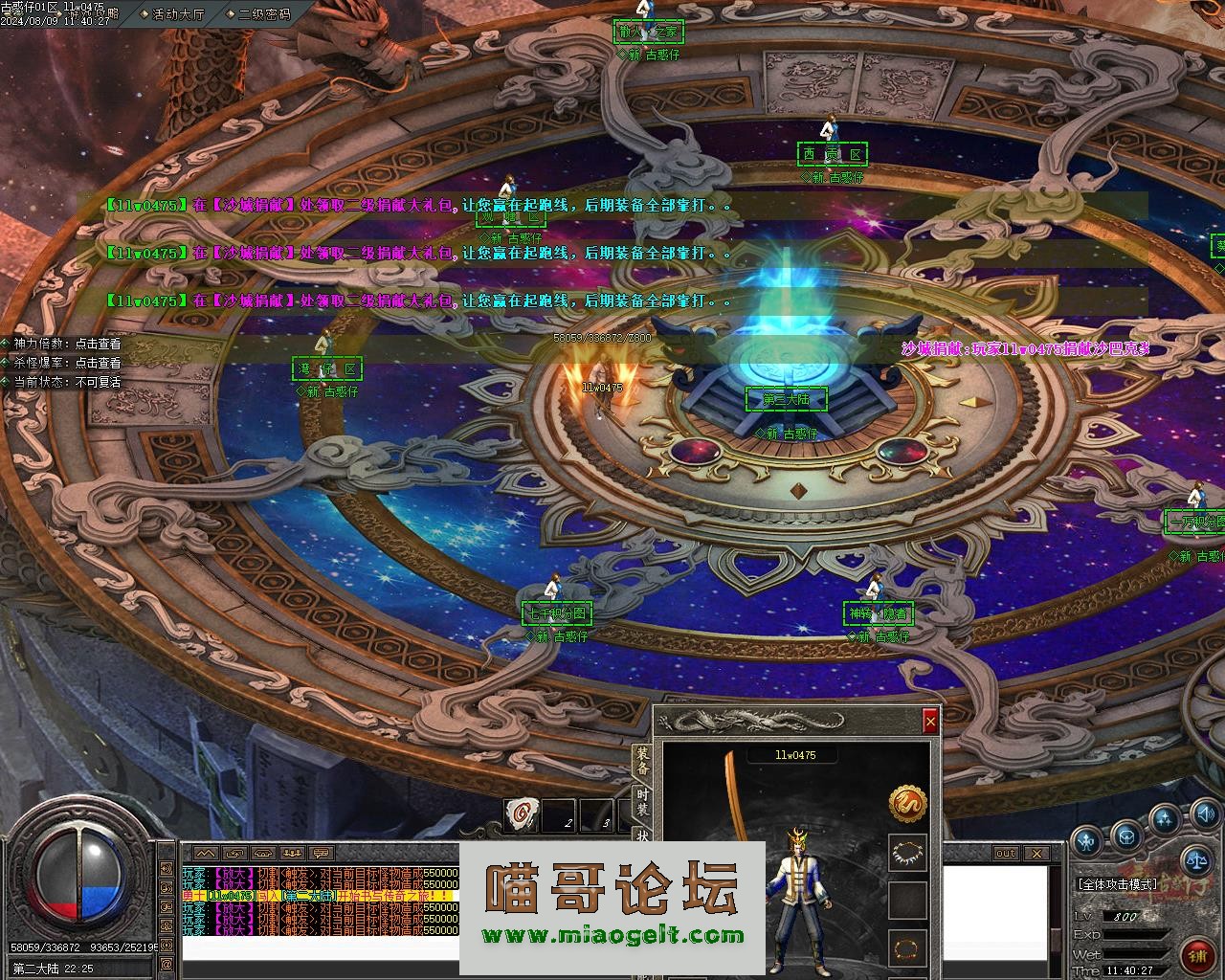The width and height of the screenshot is (1225, 980).
Task: Click the @ chat filter button
Action: point(167,962)
